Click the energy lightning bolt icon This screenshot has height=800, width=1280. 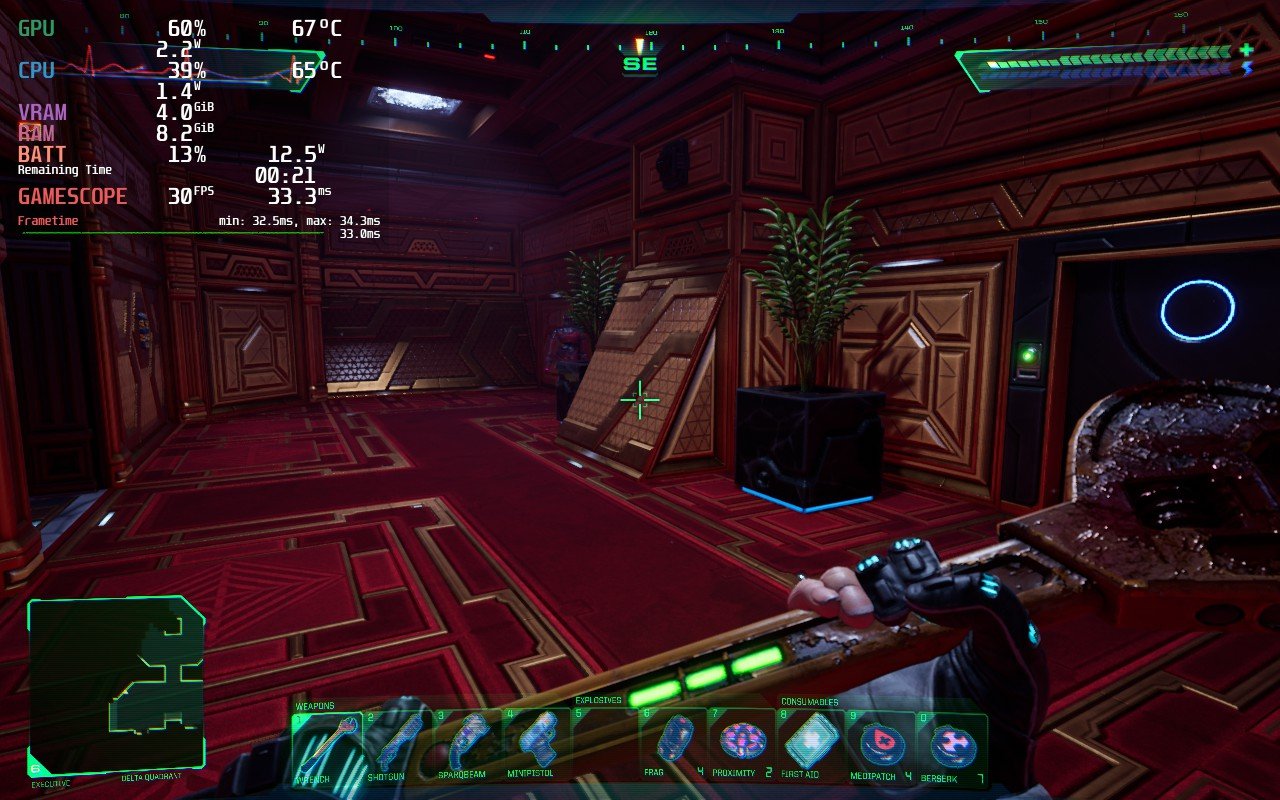[x=1245, y=65]
